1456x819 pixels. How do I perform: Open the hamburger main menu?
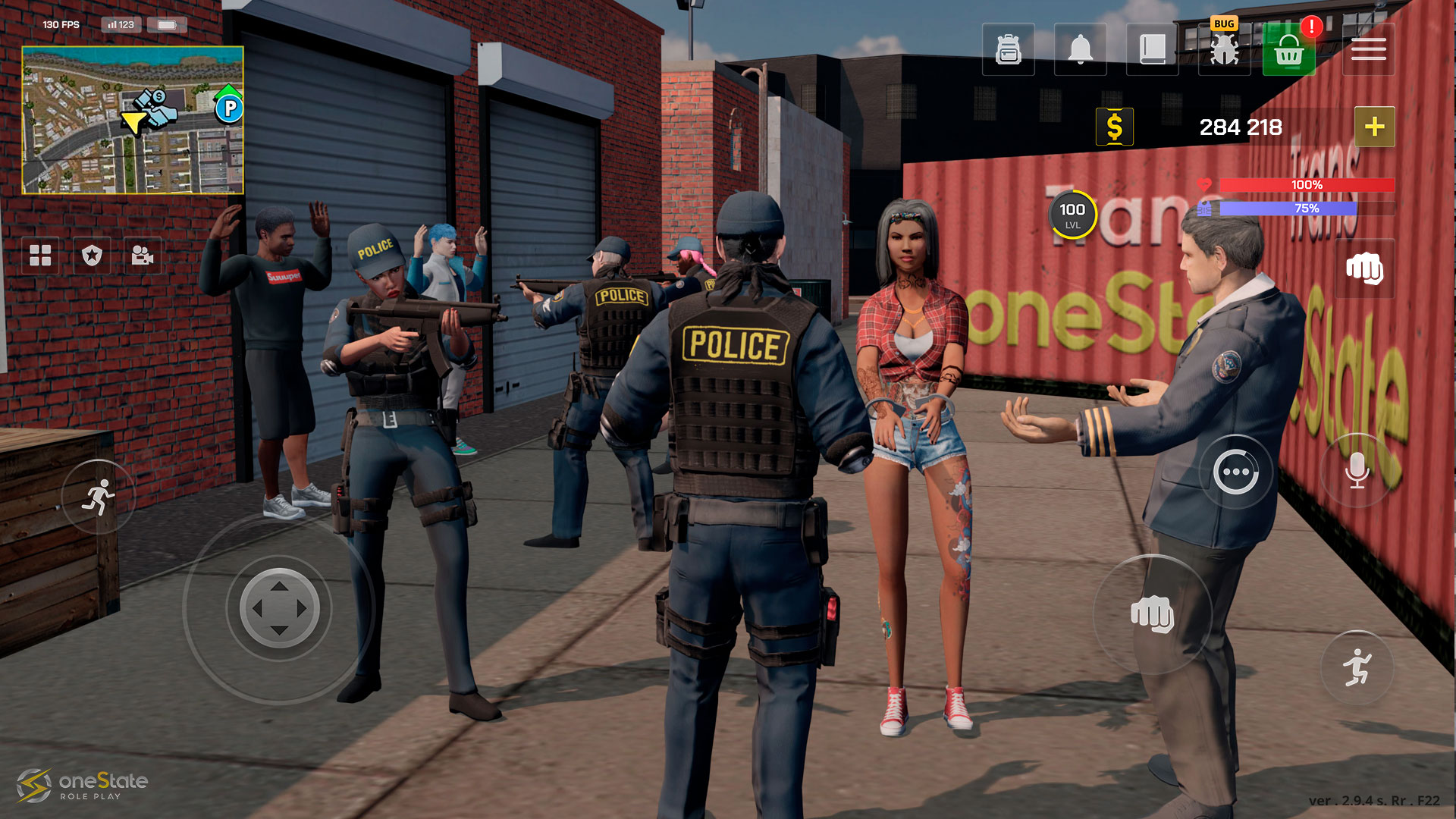coord(1368,50)
